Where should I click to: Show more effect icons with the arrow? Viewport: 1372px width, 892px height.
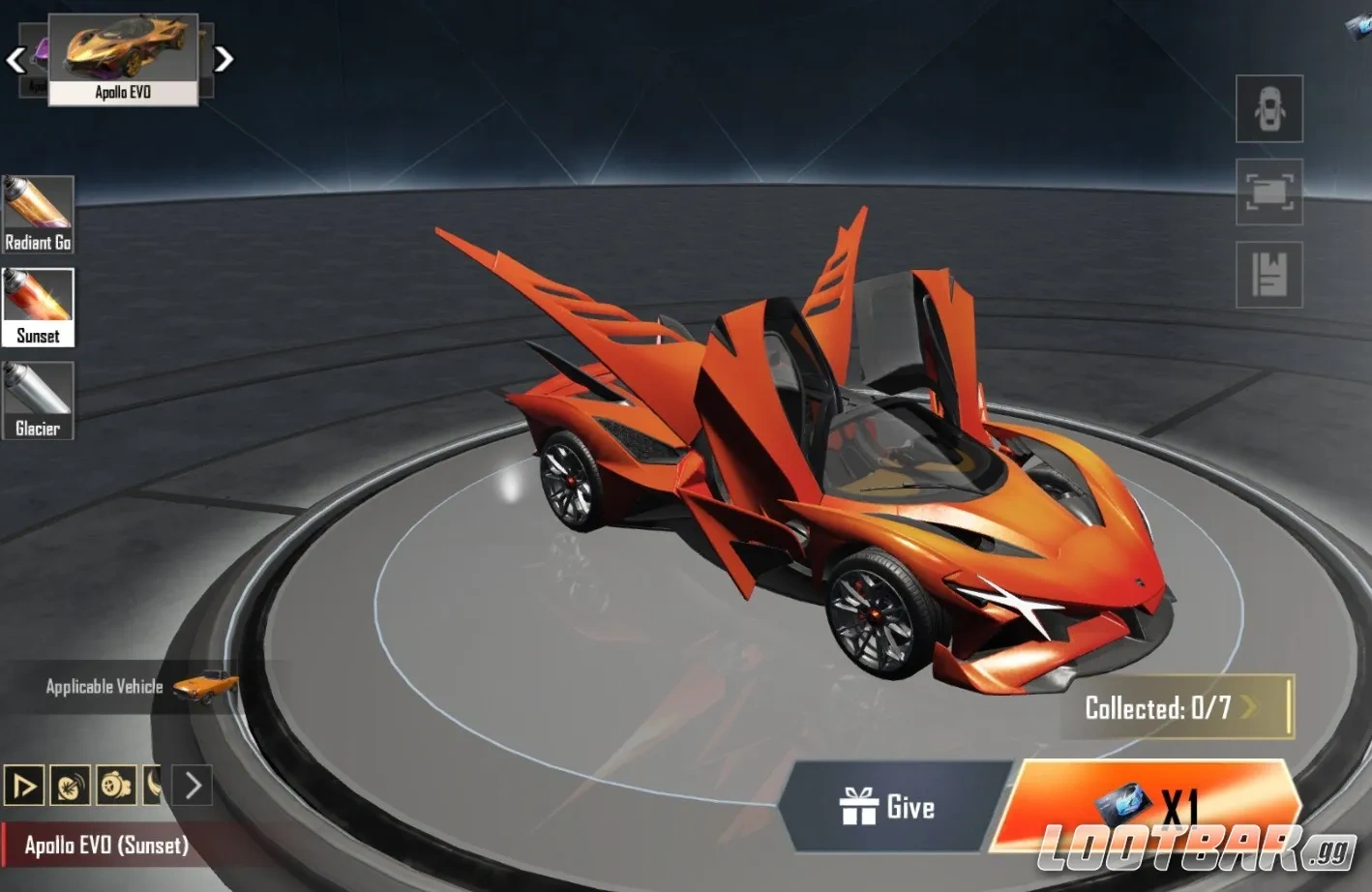coord(193,786)
